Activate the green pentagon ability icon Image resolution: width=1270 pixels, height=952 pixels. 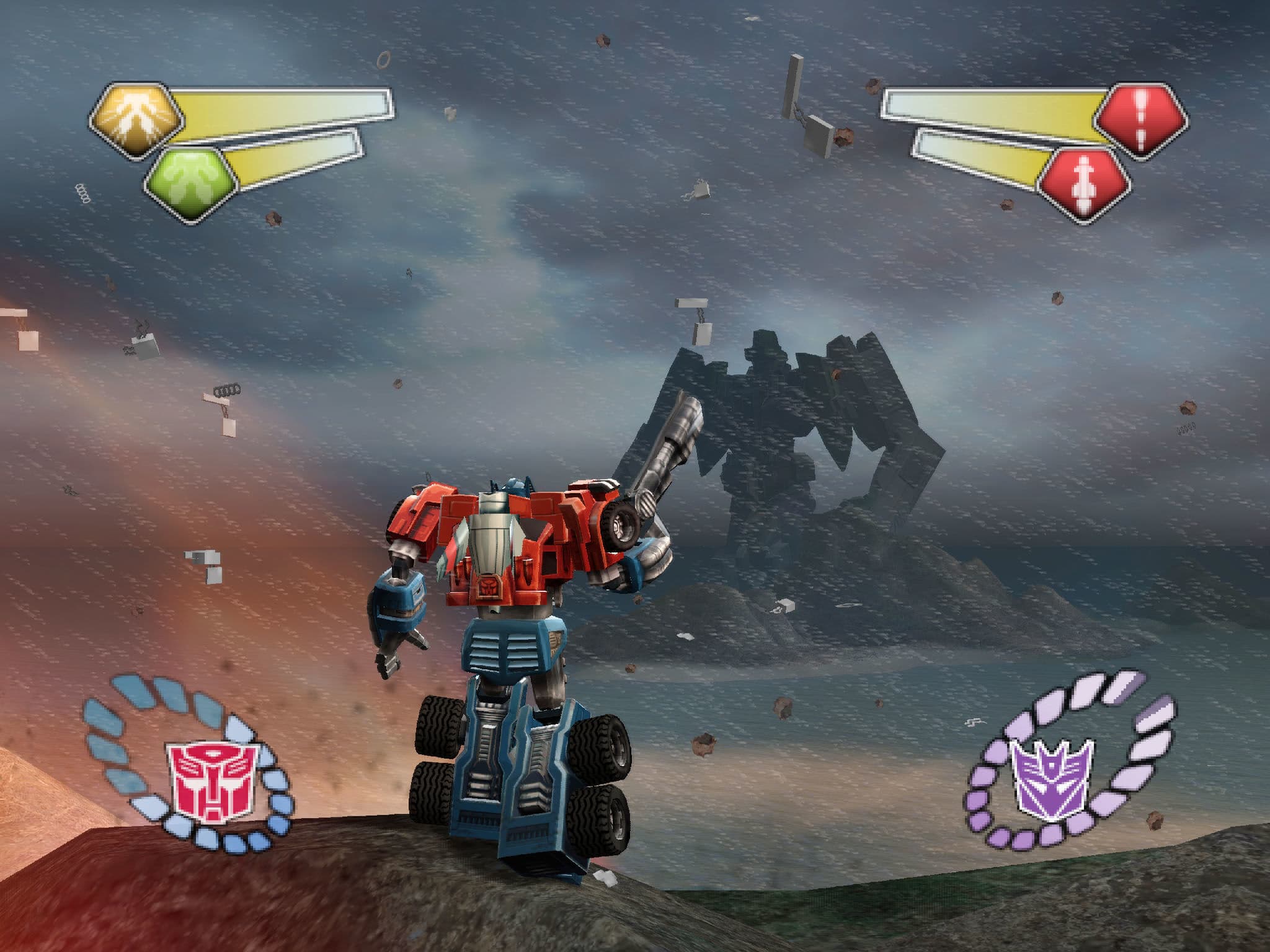tap(191, 185)
